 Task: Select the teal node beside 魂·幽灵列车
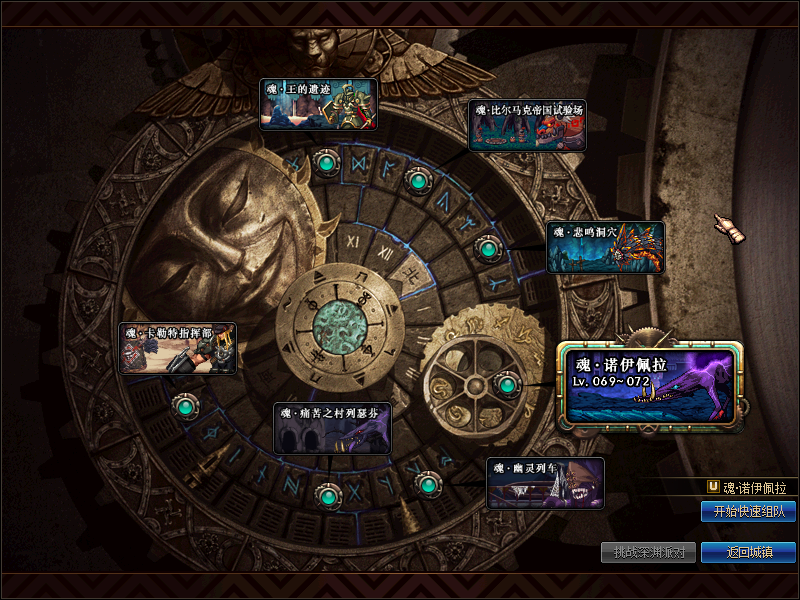point(428,485)
